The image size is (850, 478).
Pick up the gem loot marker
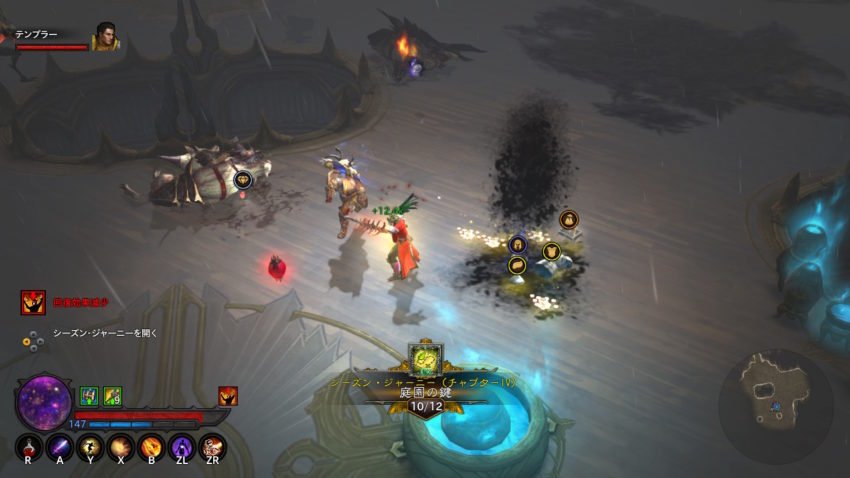(x=242, y=180)
